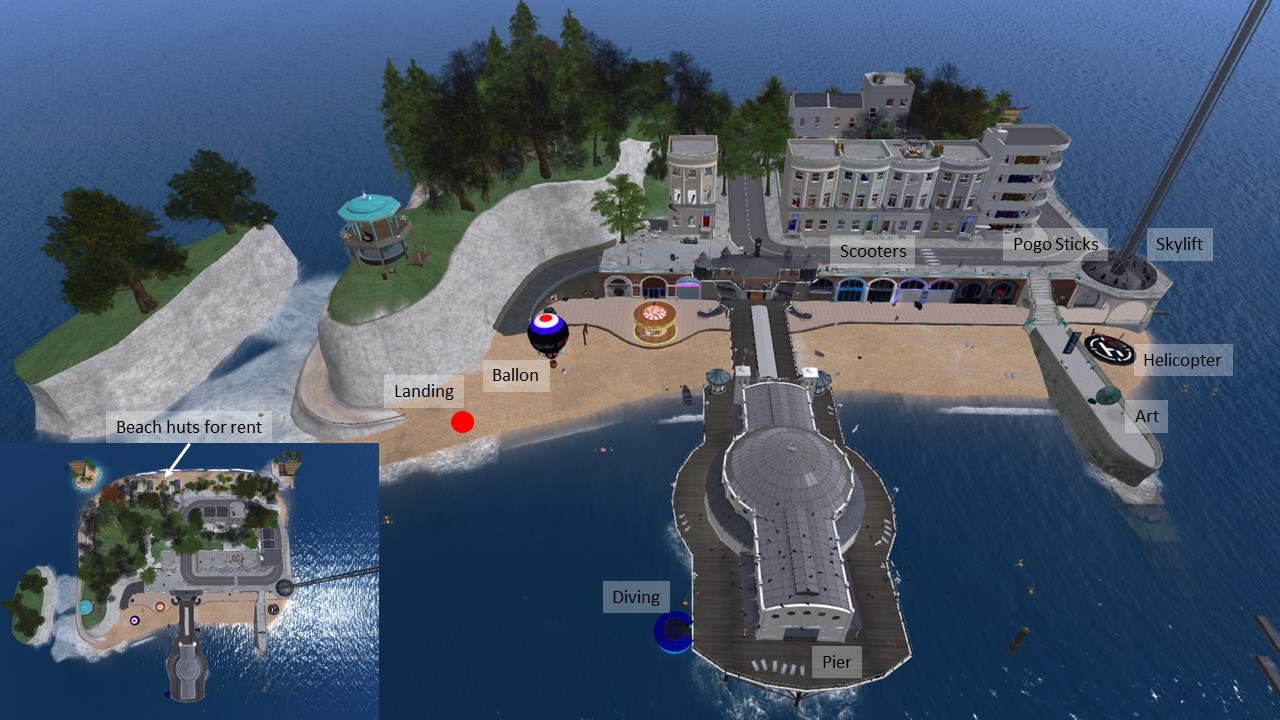Select the Pier label
Image resolution: width=1280 pixels, height=720 pixels.
836,662
